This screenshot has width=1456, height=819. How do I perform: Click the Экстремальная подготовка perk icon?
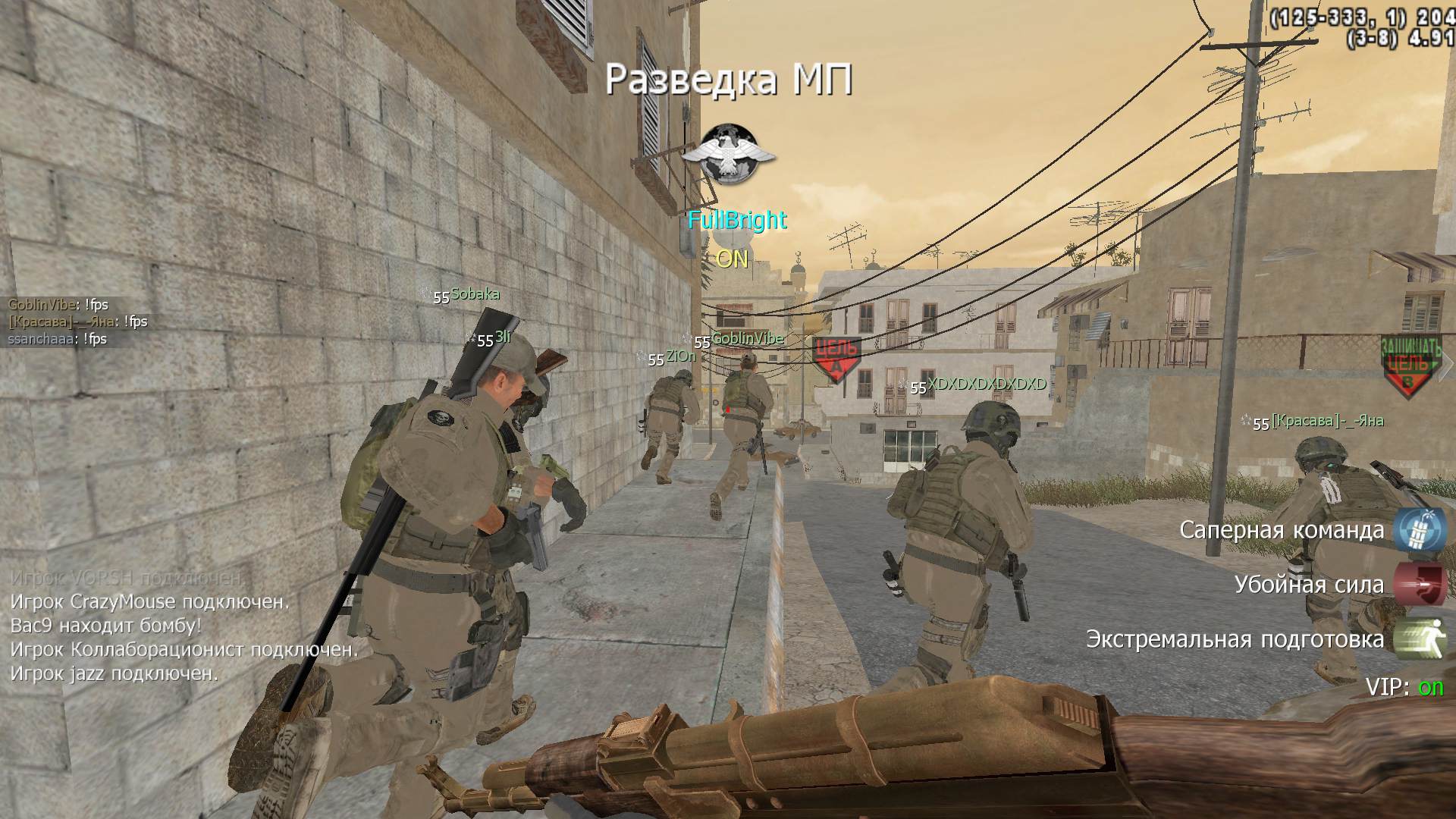point(1417,639)
